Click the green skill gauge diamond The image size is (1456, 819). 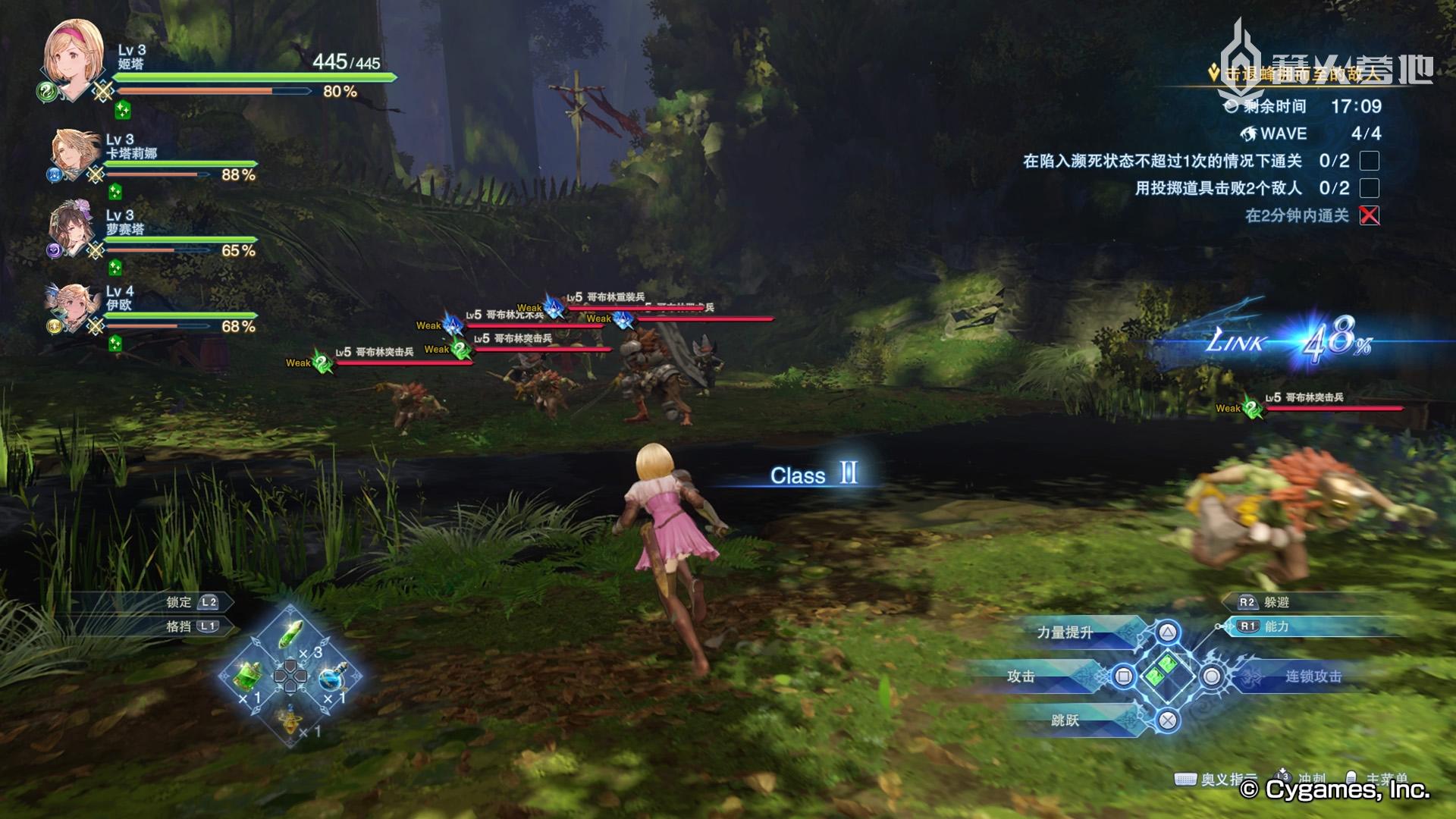pyautogui.click(x=1168, y=672)
